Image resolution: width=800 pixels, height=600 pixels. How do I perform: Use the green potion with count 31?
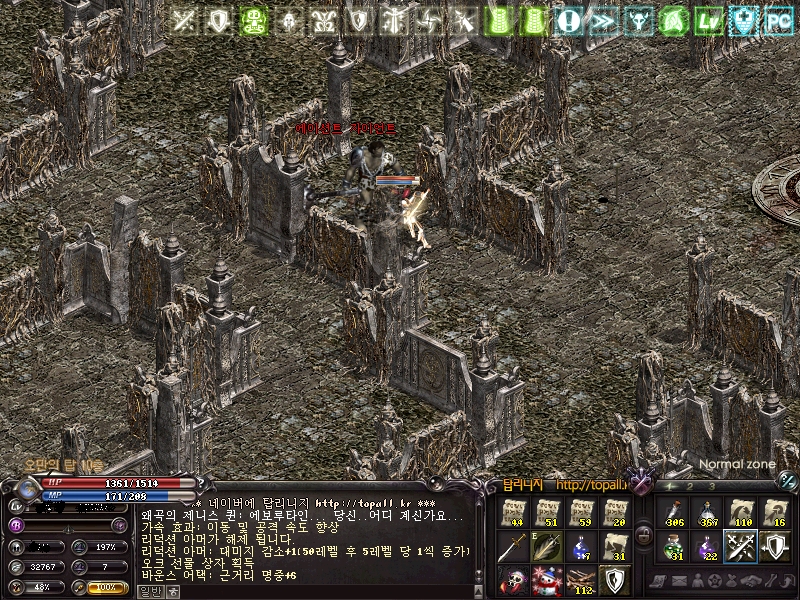tap(673, 547)
